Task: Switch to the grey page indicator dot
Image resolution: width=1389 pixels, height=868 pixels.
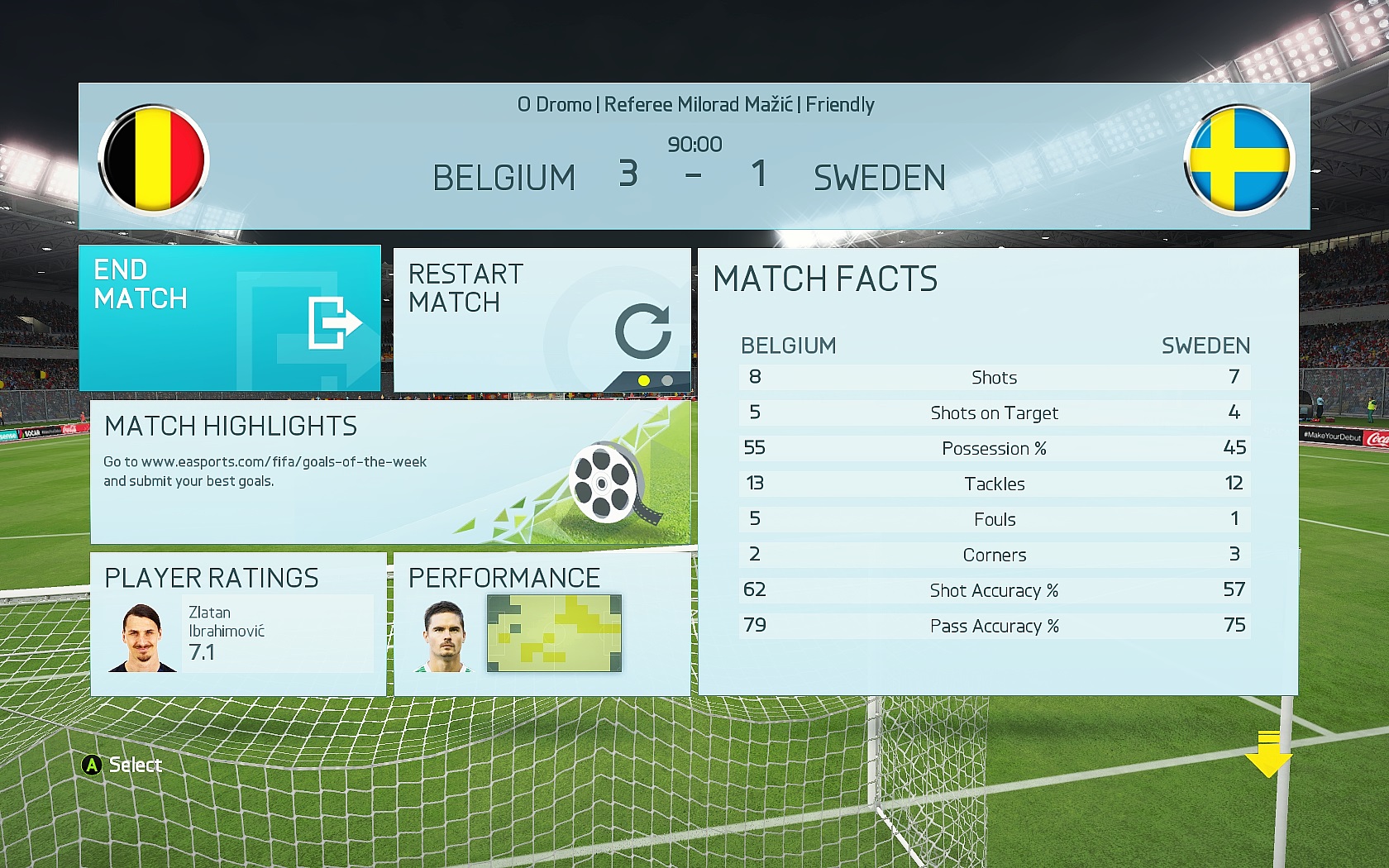Action: tap(667, 381)
